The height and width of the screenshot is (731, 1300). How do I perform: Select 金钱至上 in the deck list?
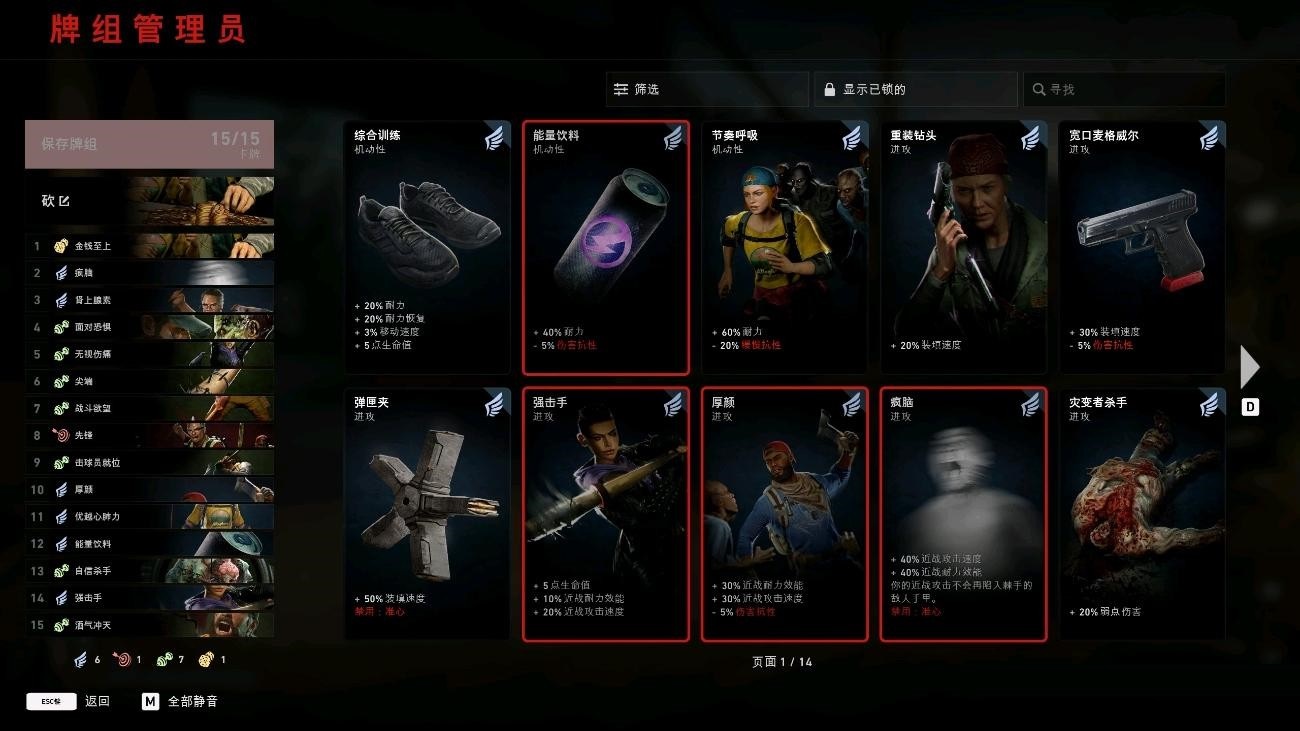(x=90, y=245)
